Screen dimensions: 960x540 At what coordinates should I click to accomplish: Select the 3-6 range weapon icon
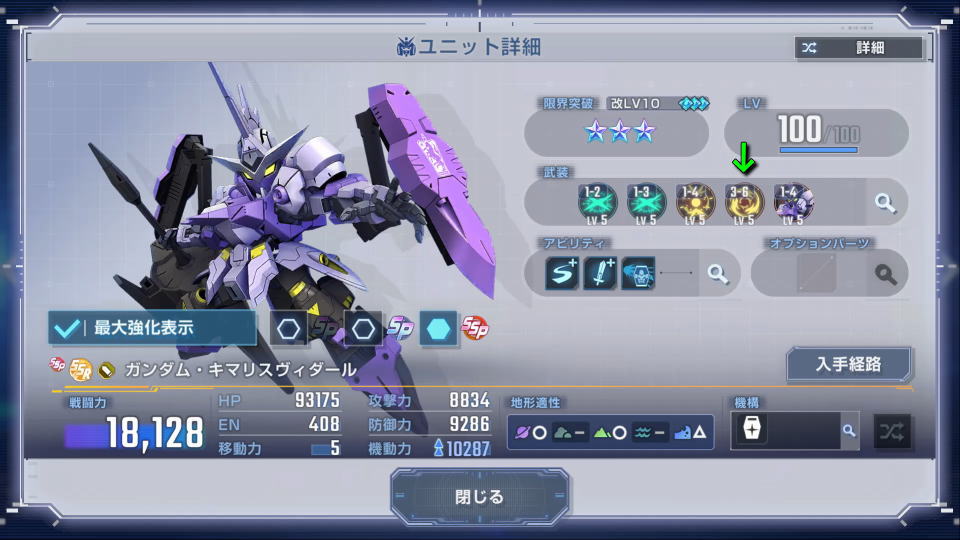tap(744, 203)
